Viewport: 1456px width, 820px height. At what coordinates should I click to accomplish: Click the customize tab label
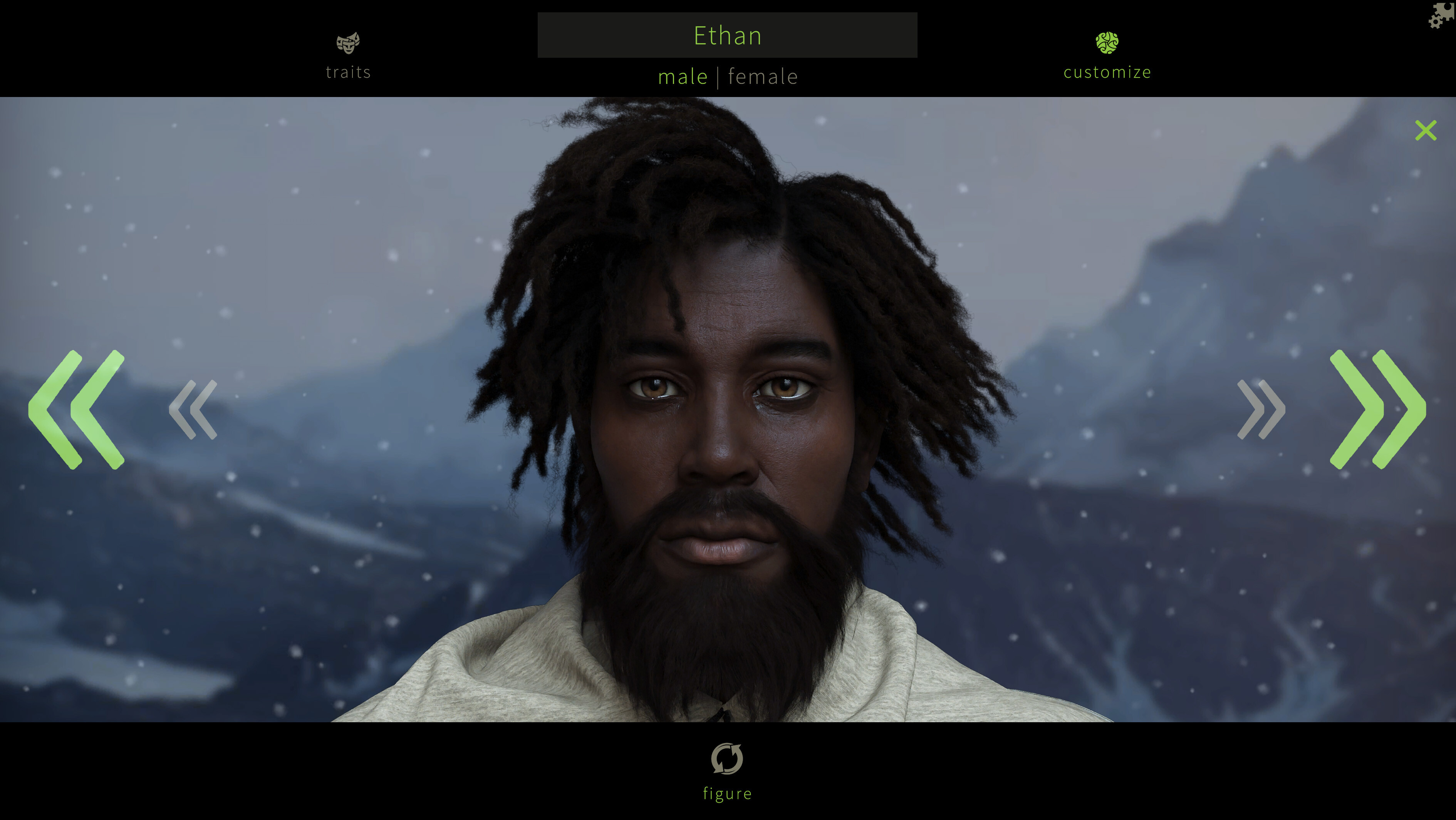click(x=1106, y=72)
